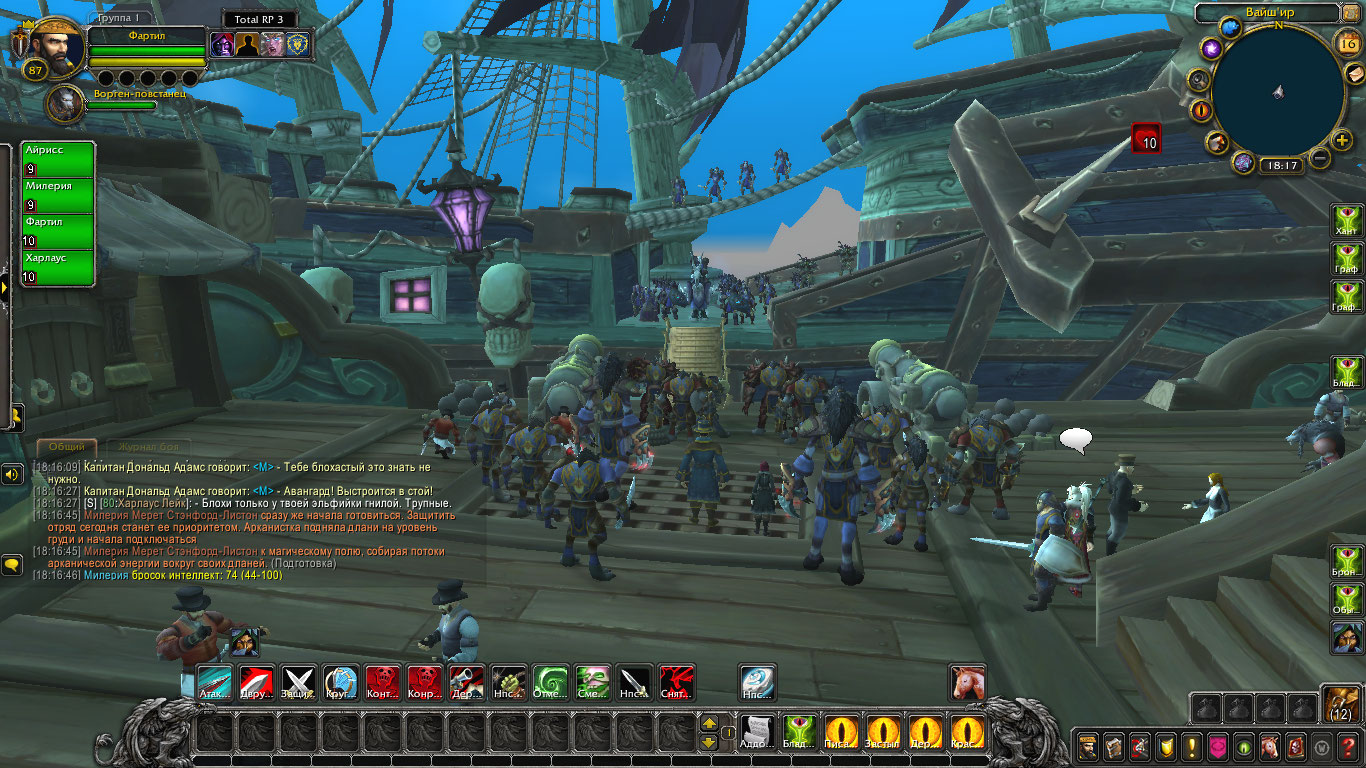1366x768 pixels.
Task: Open the calendar showing day 16
Action: pos(1346,42)
